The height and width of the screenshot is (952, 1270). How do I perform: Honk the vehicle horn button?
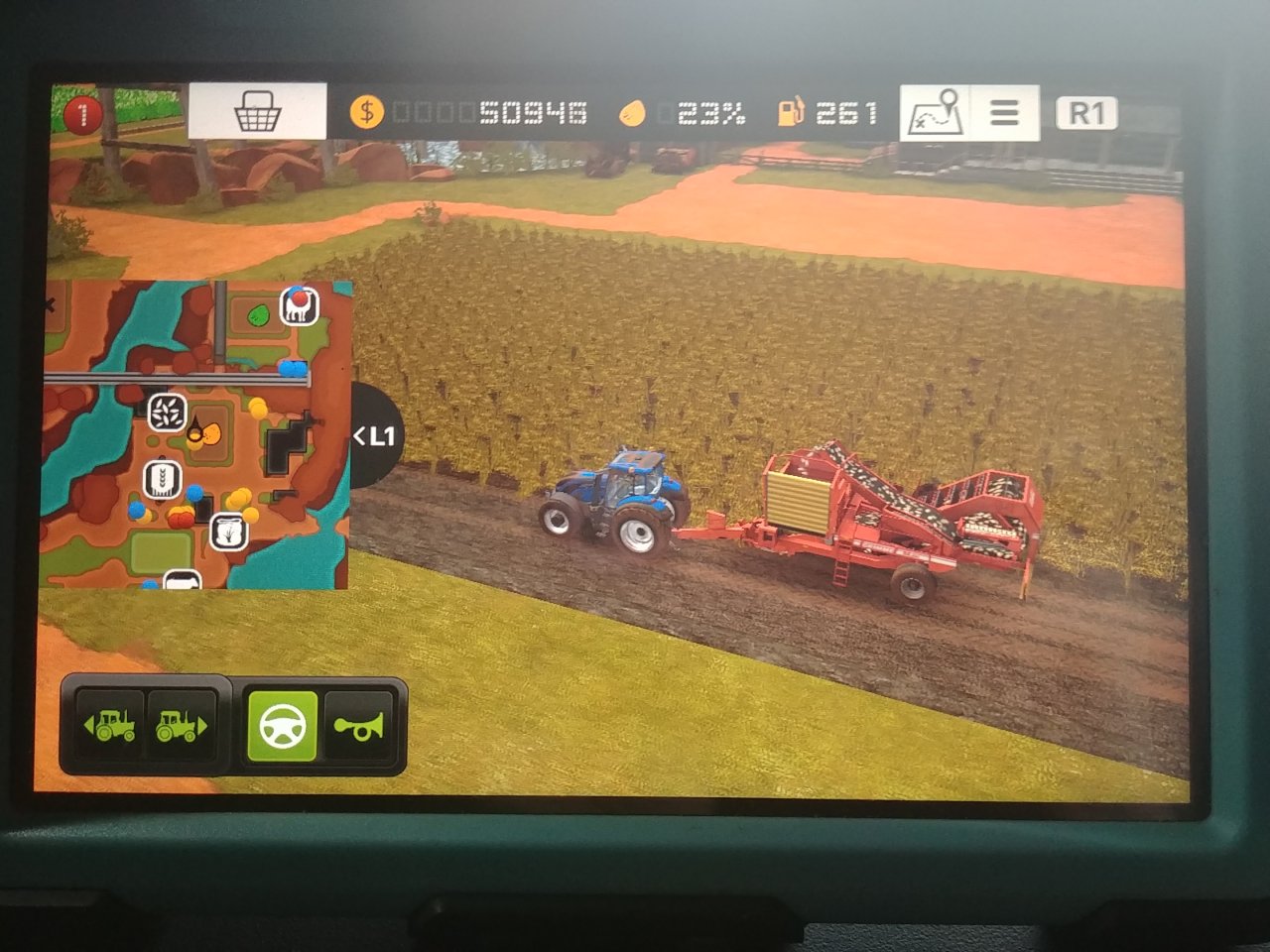[358, 726]
